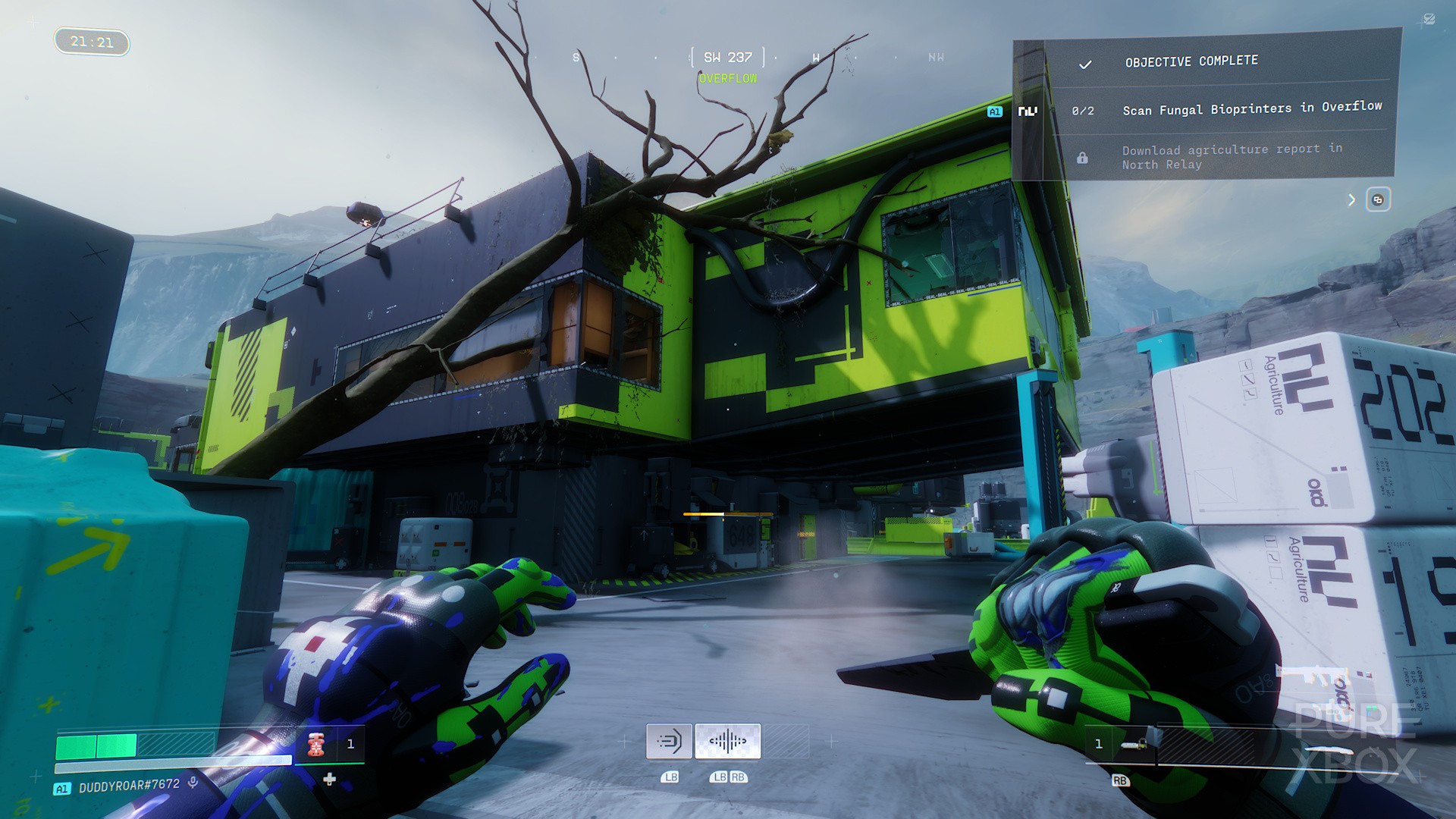Activate the arrow-shaped ability icon

click(x=669, y=741)
